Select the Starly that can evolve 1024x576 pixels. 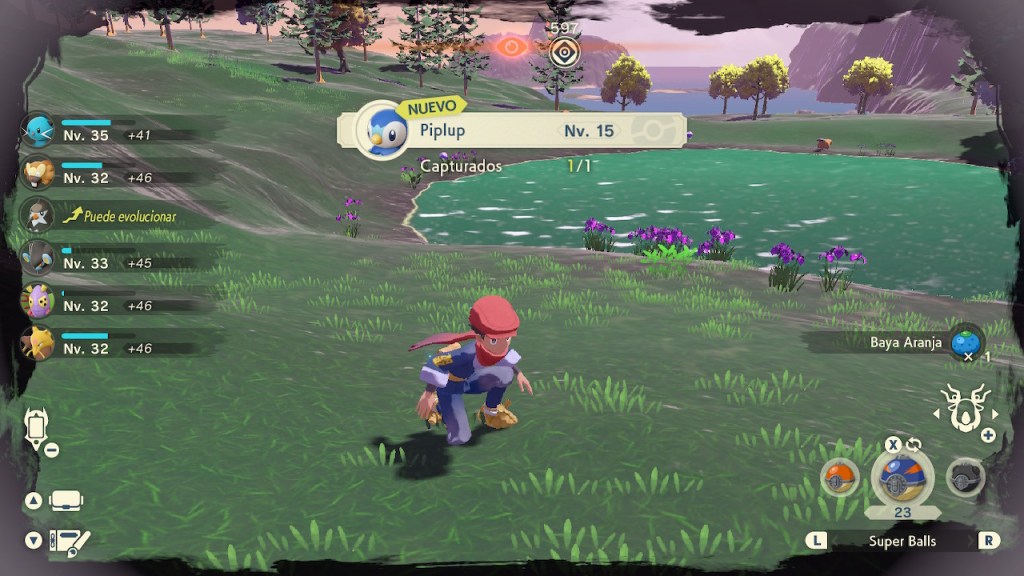(38, 215)
